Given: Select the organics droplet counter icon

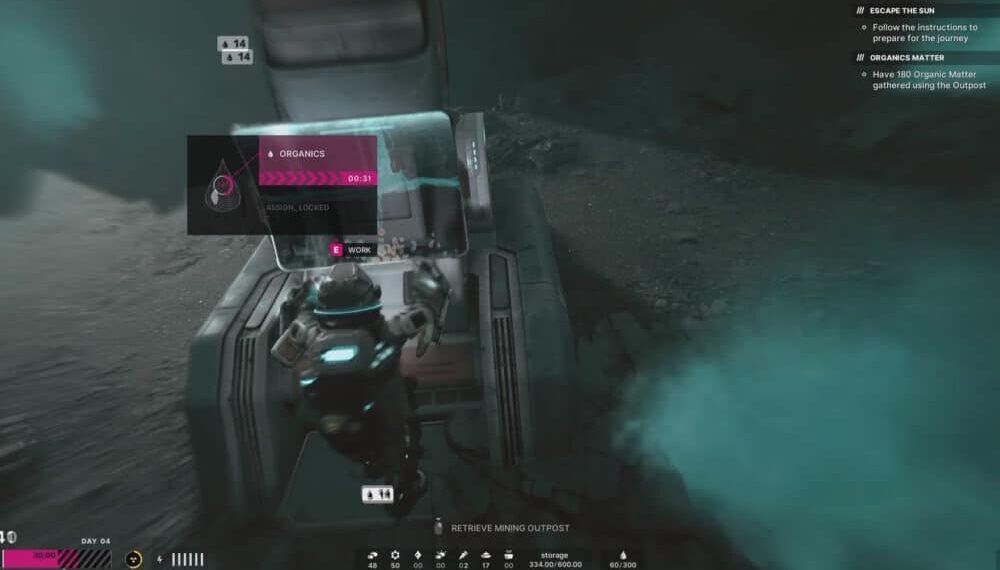Looking at the screenshot, I should (621, 554).
